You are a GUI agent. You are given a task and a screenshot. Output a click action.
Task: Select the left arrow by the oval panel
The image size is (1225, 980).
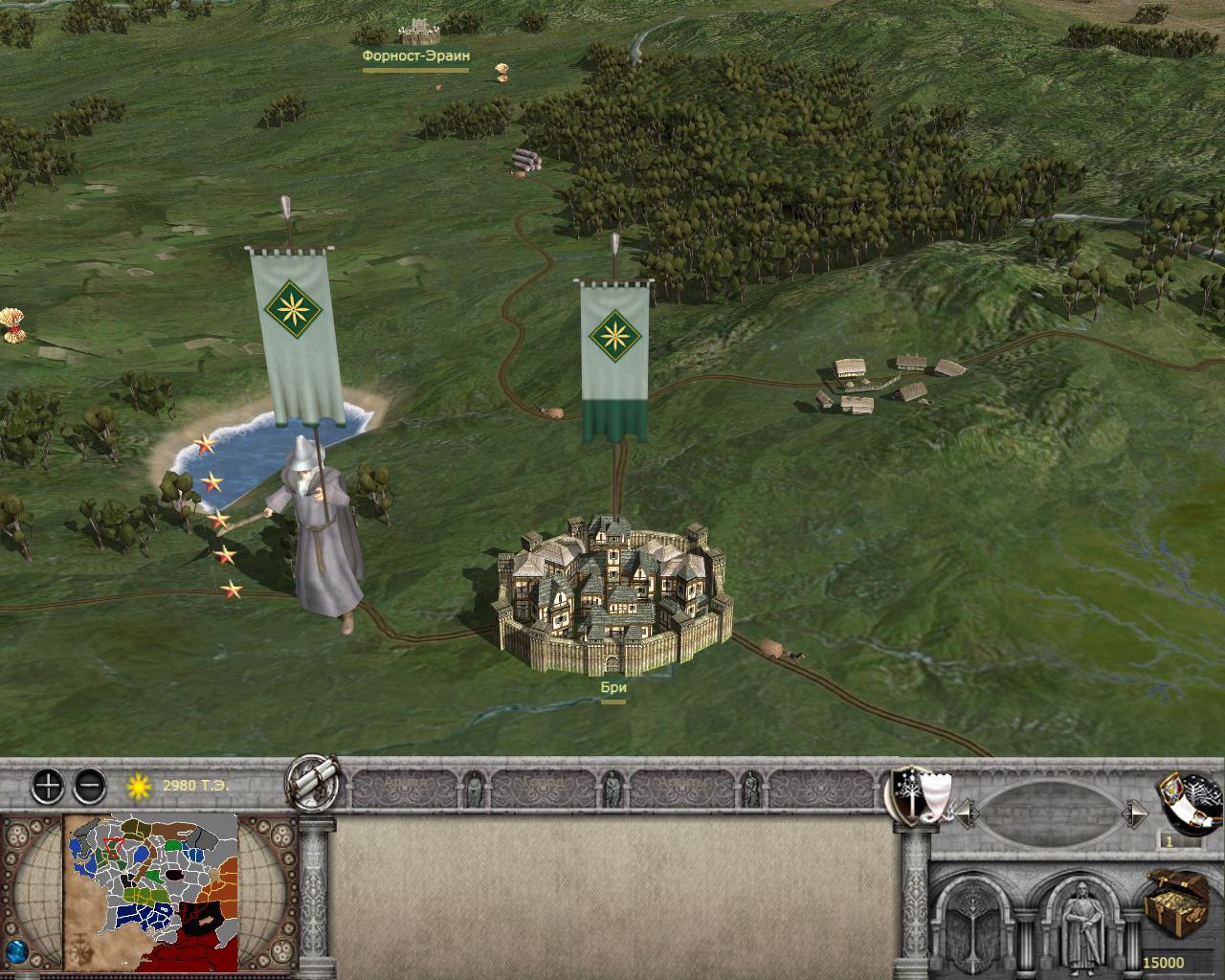pyautogui.click(x=967, y=814)
